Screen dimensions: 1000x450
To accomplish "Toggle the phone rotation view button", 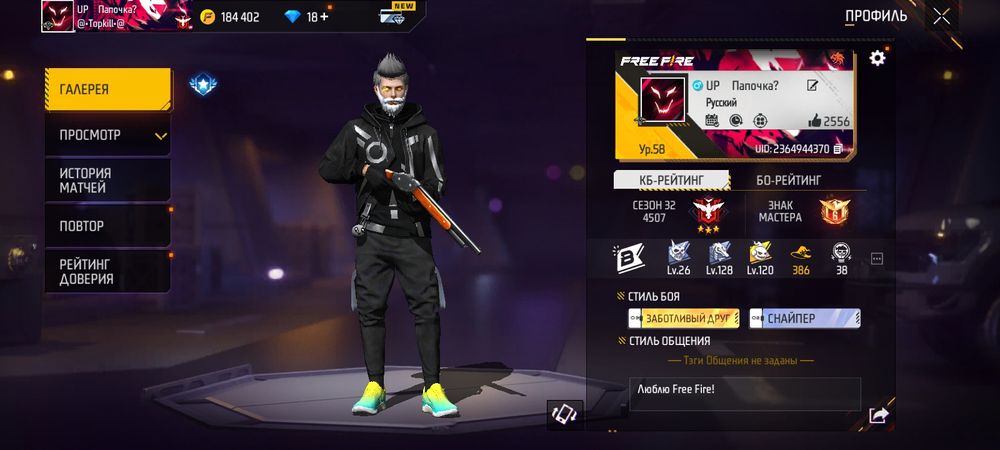I will pyautogui.click(x=564, y=415).
